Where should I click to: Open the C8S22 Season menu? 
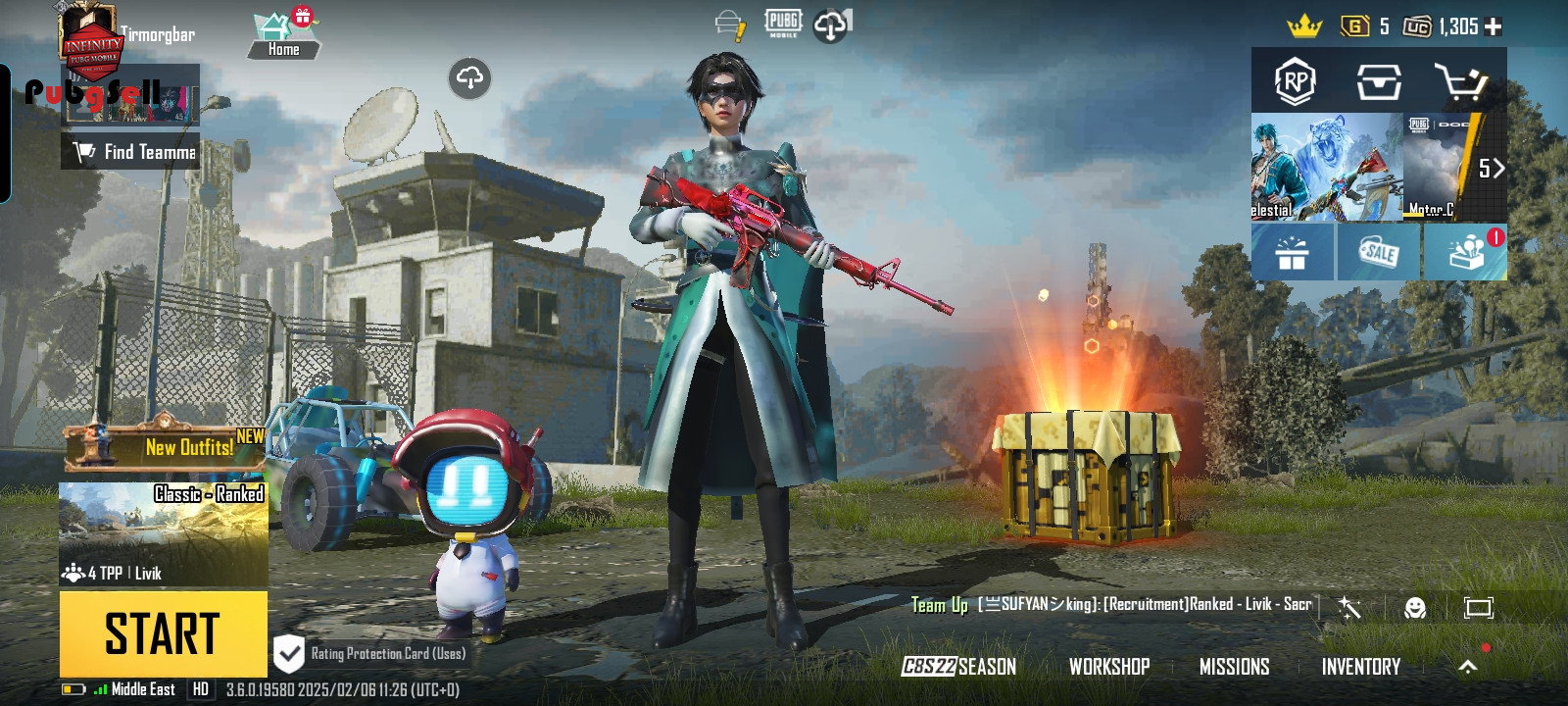coord(958,667)
